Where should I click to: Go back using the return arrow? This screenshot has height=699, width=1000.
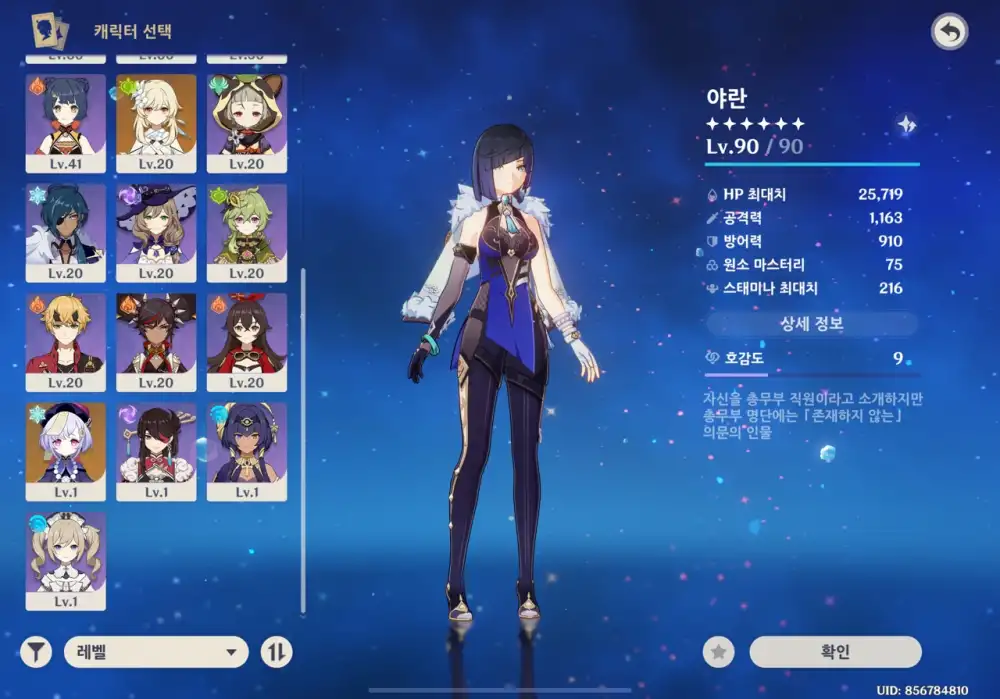[949, 33]
